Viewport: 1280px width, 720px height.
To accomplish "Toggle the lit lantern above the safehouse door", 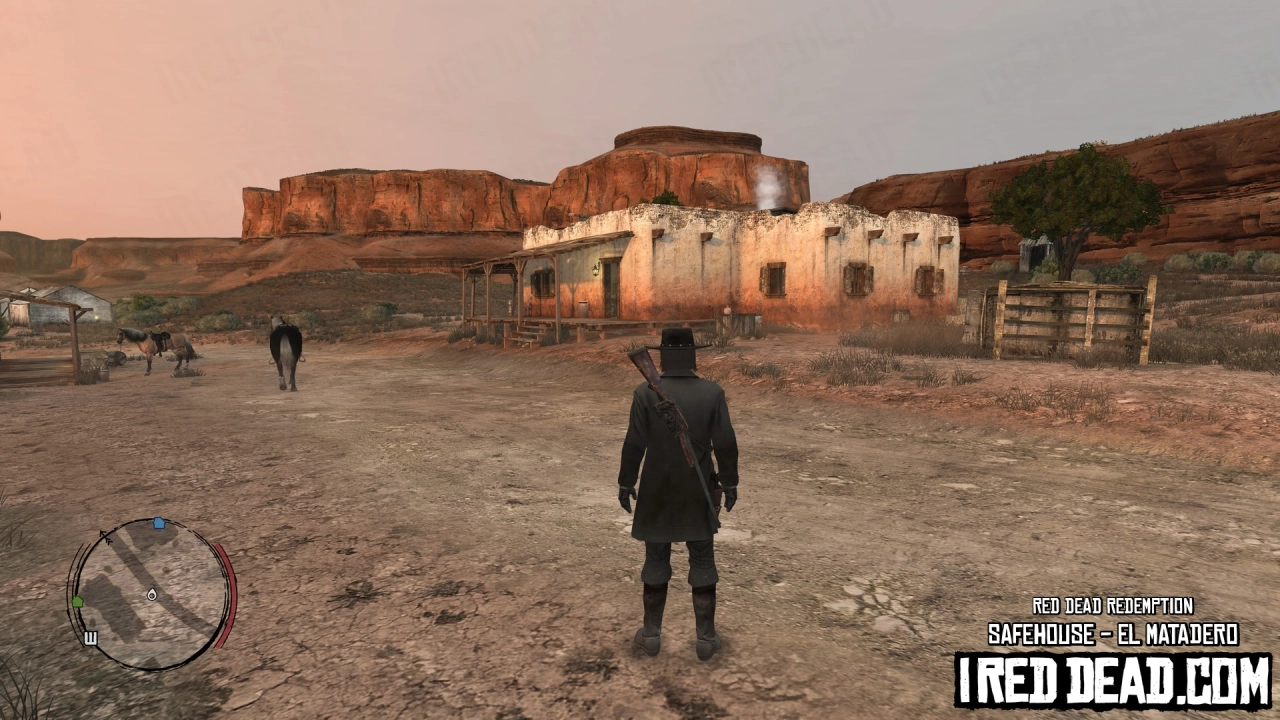I will click(x=596, y=270).
